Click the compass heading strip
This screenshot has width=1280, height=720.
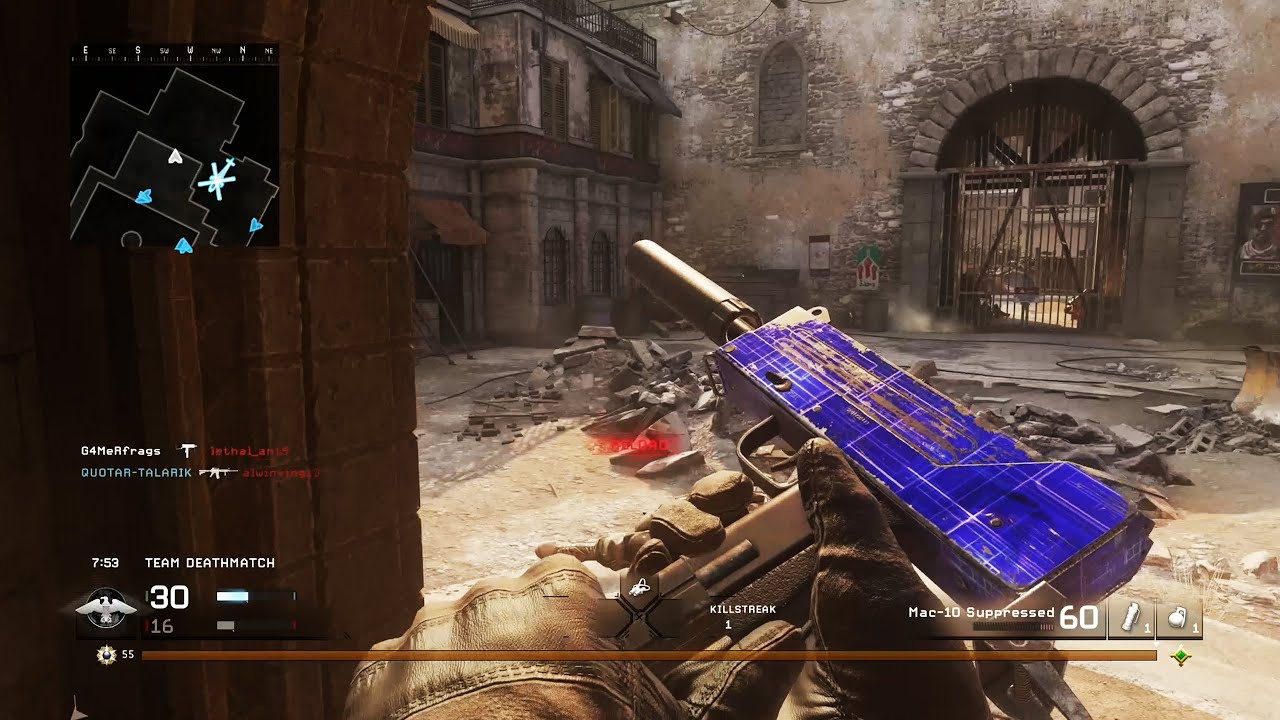click(x=174, y=50)
